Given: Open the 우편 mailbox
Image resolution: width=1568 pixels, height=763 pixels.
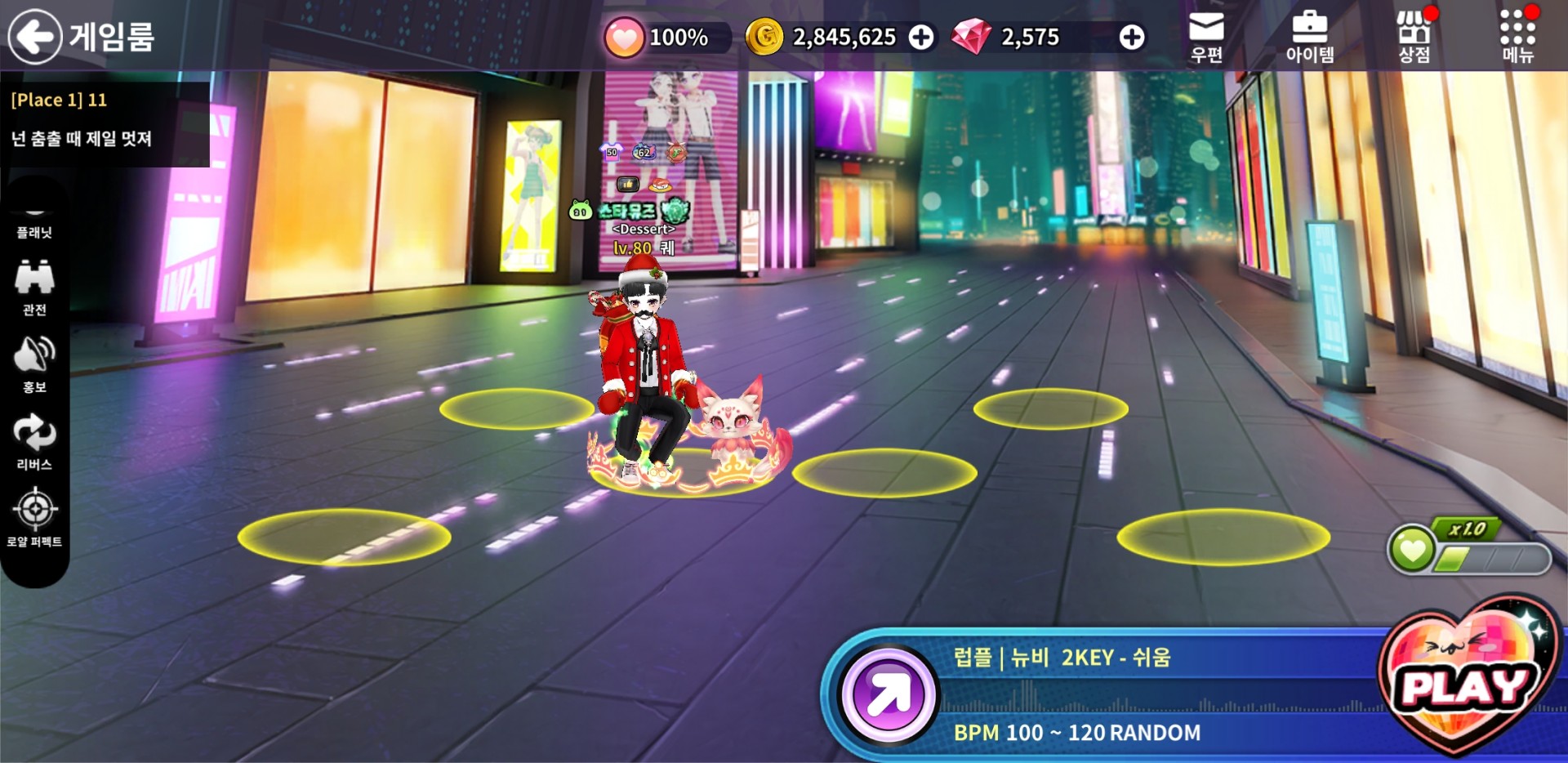Looking at the screenshot, I should (1205, 37).
